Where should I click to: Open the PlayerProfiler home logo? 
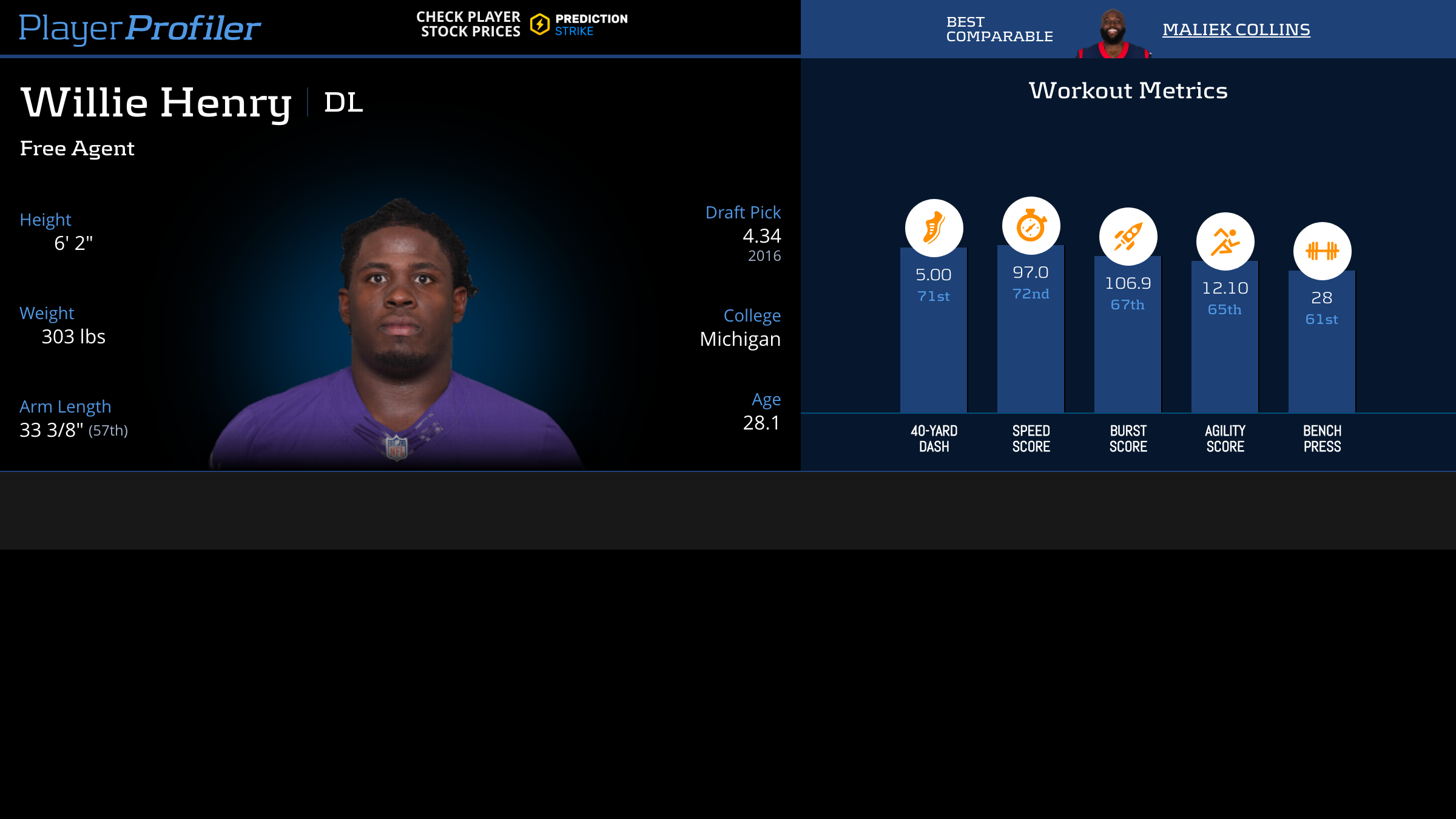point(140,28)
